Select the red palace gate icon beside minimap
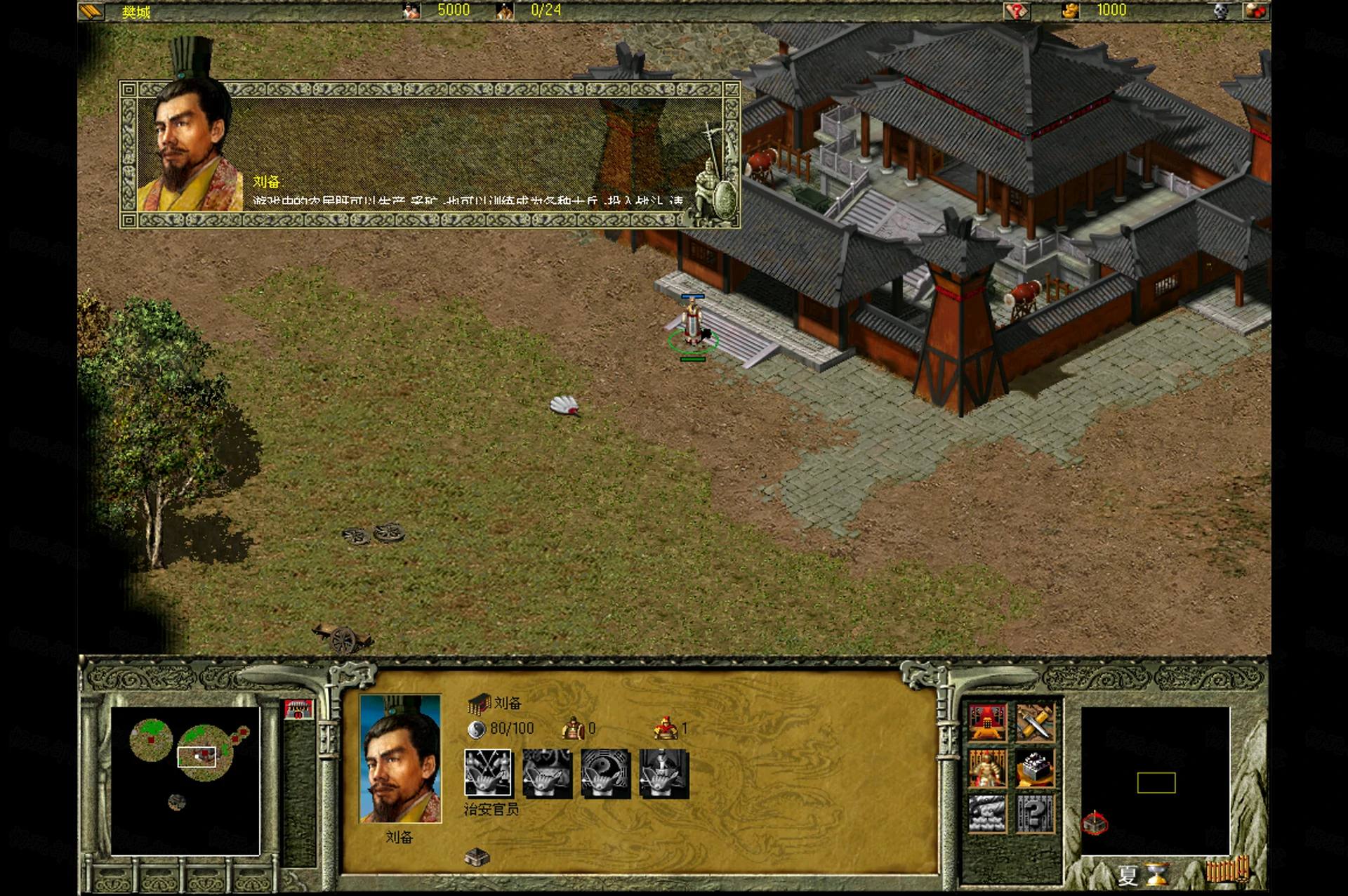The height and width of the screenshot is (896, 1348). tap(298, 709)
